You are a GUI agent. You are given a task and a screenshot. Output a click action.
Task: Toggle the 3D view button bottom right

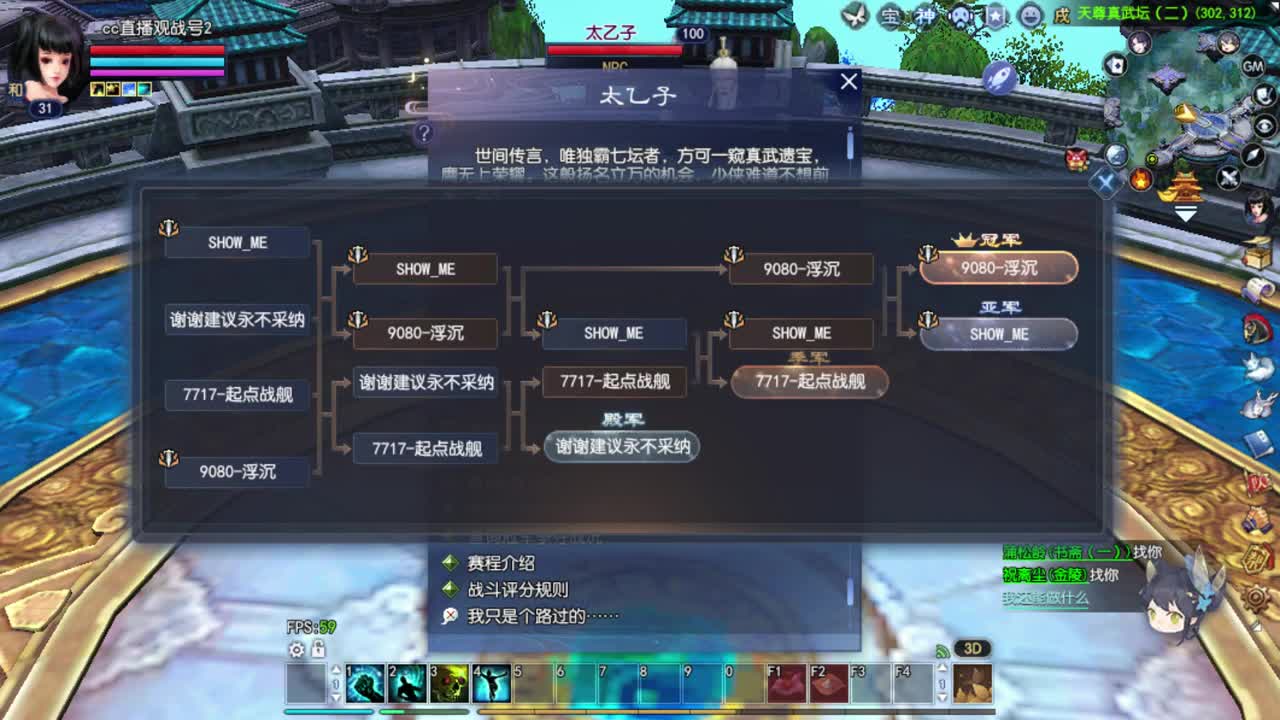[971, 649]
